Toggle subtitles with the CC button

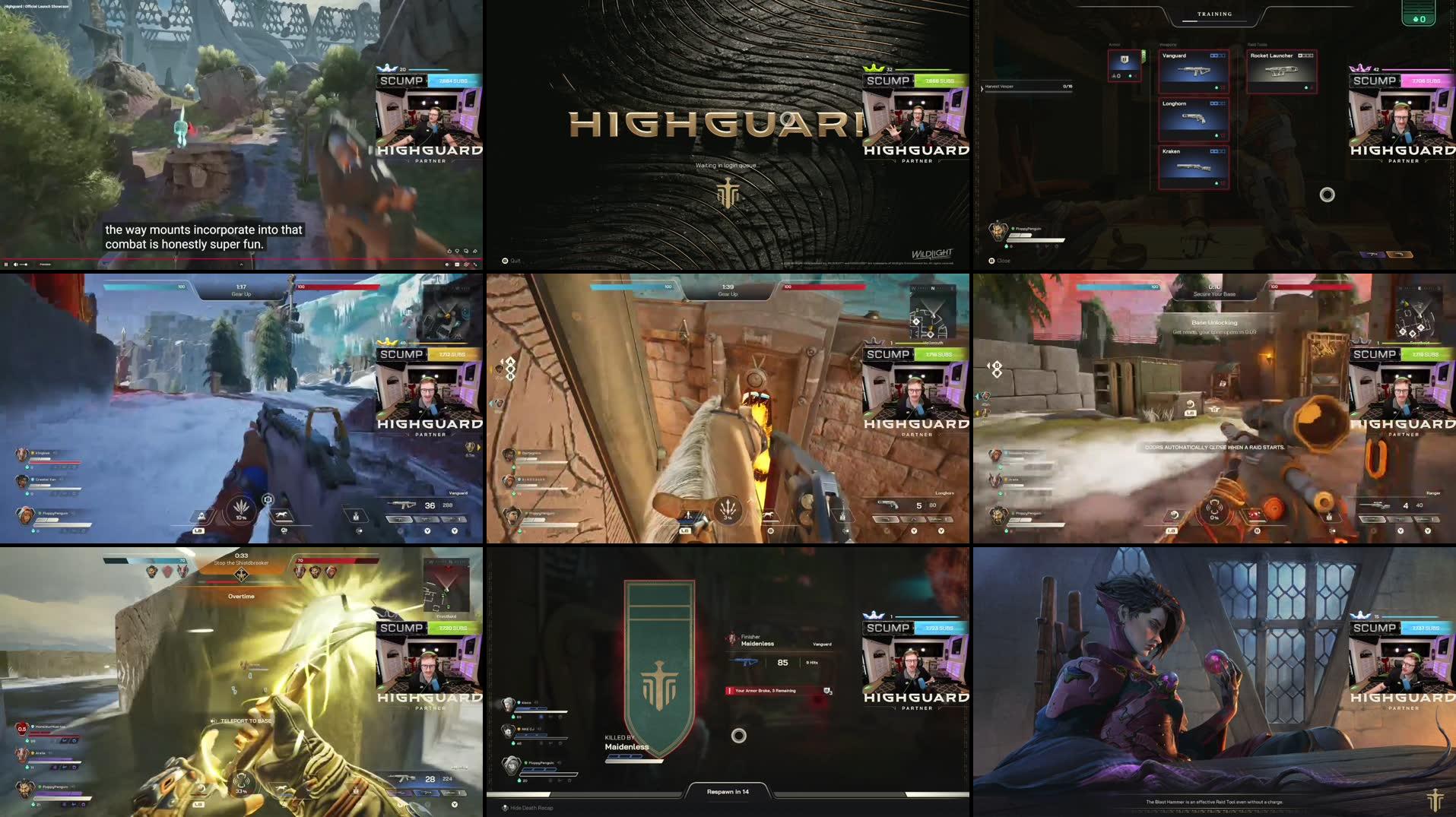click(x=457, y=264)
